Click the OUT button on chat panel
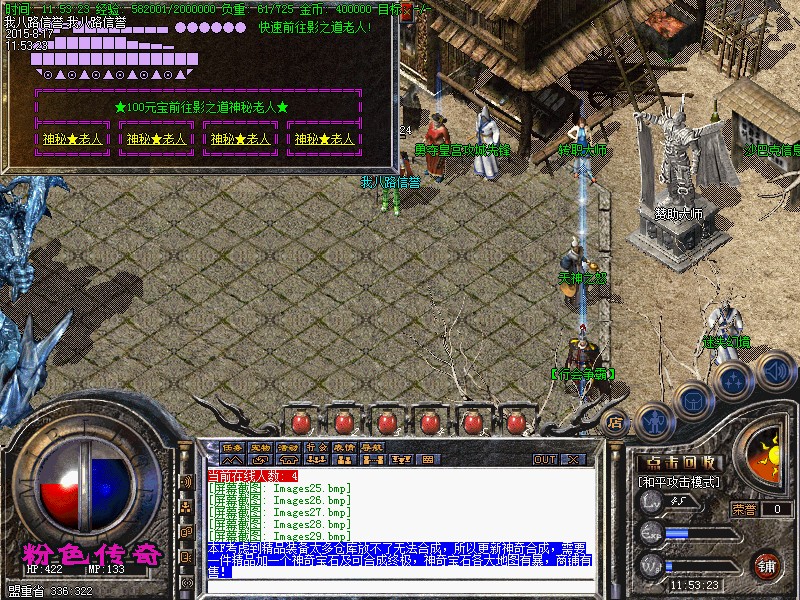Image resolution: width=800 pixels, height=600 pixels. [x=545, y=459]
